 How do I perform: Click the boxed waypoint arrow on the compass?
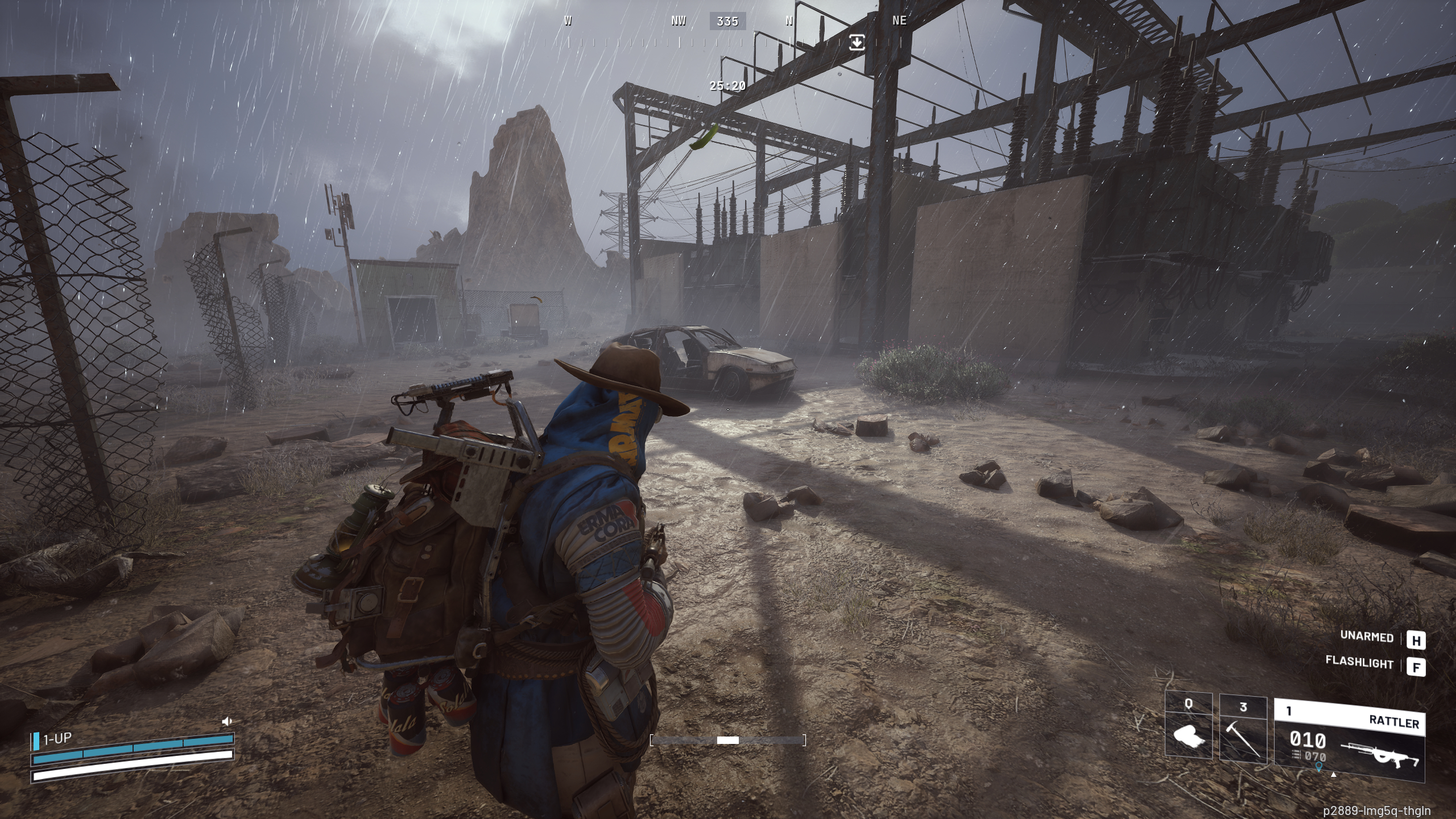pos(857,43)
